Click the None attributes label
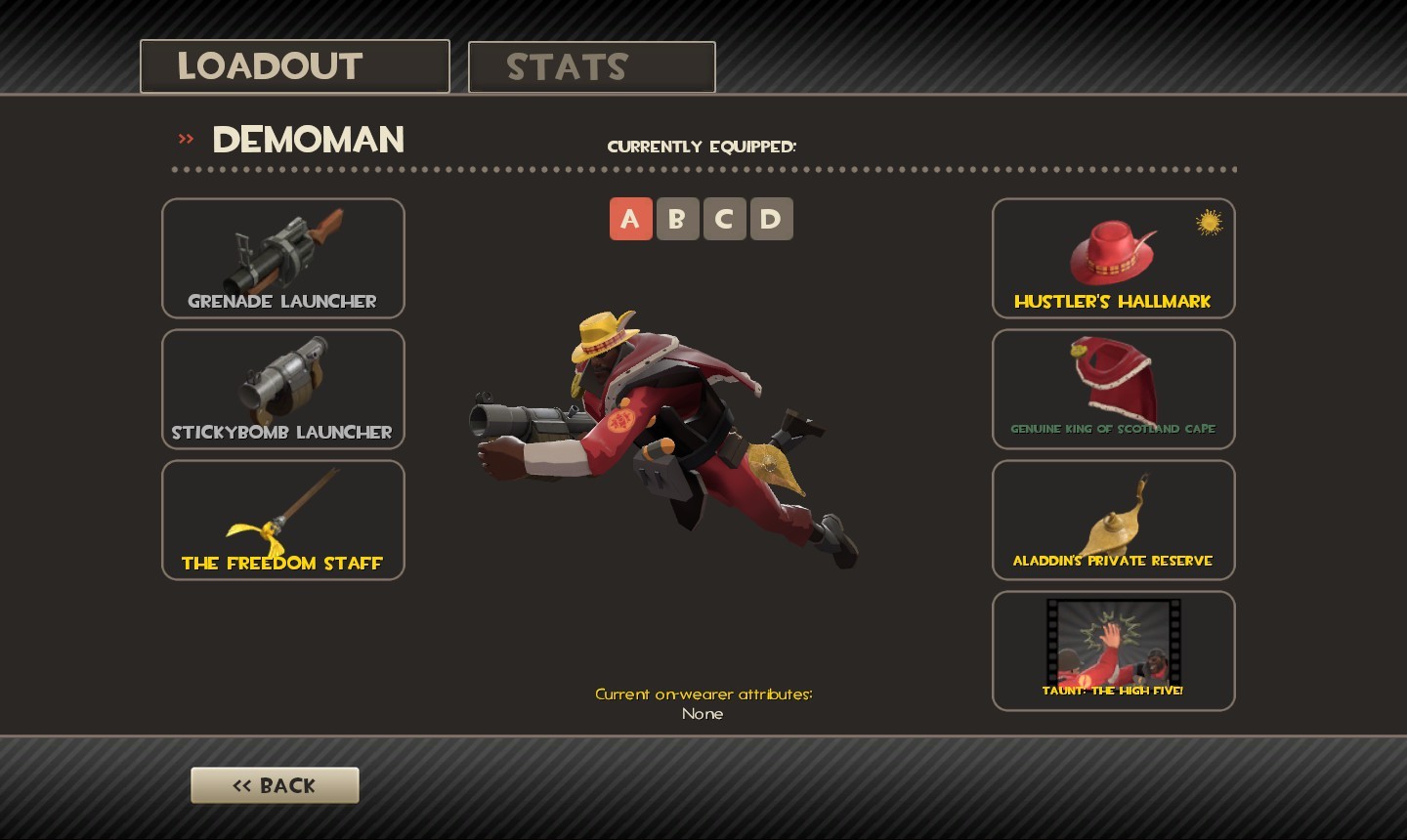The image size is (1407, 840). click(703, 714)
